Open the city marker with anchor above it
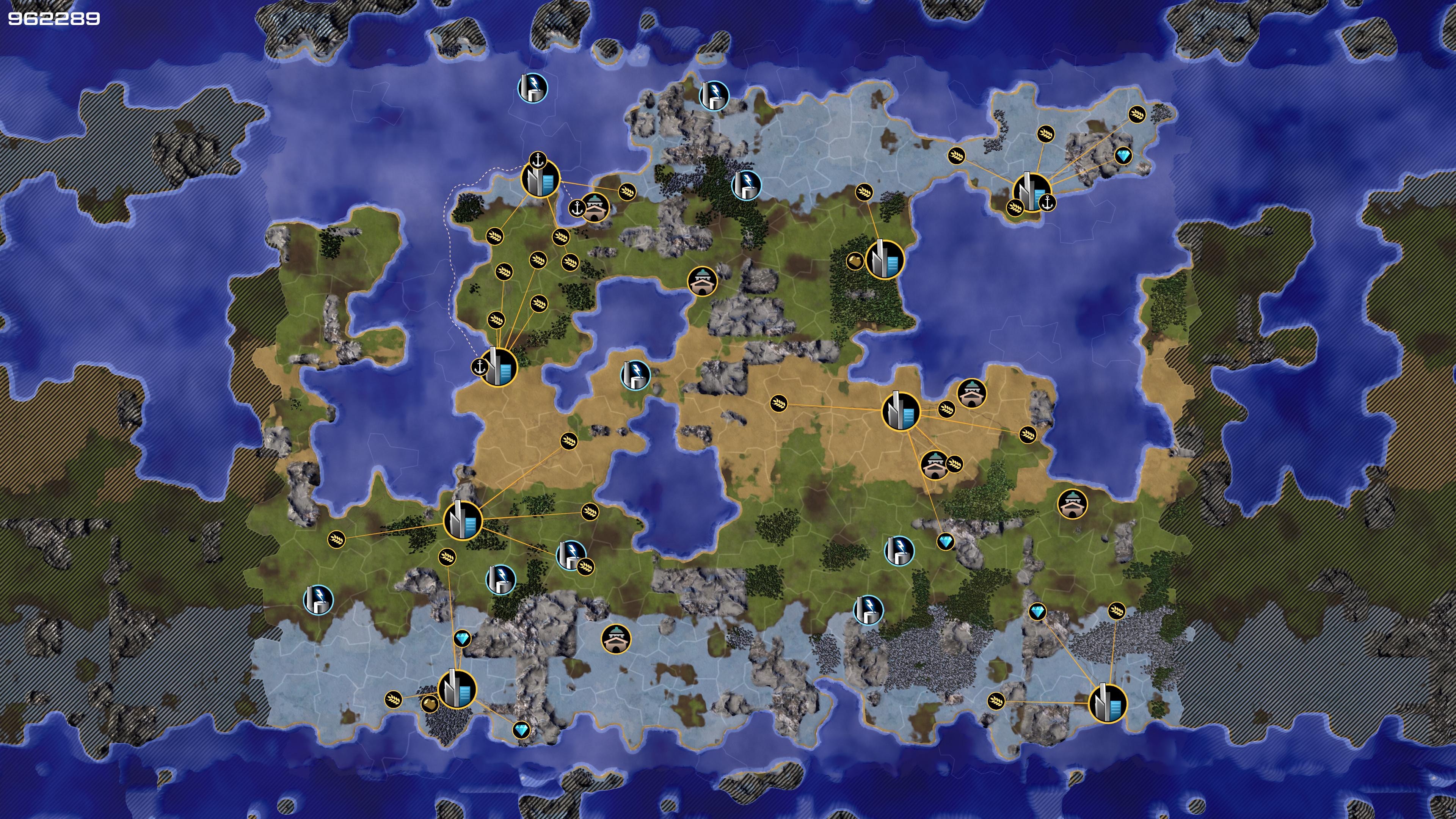The width and height of the screenshot is (1456, 819). (540, 179)
